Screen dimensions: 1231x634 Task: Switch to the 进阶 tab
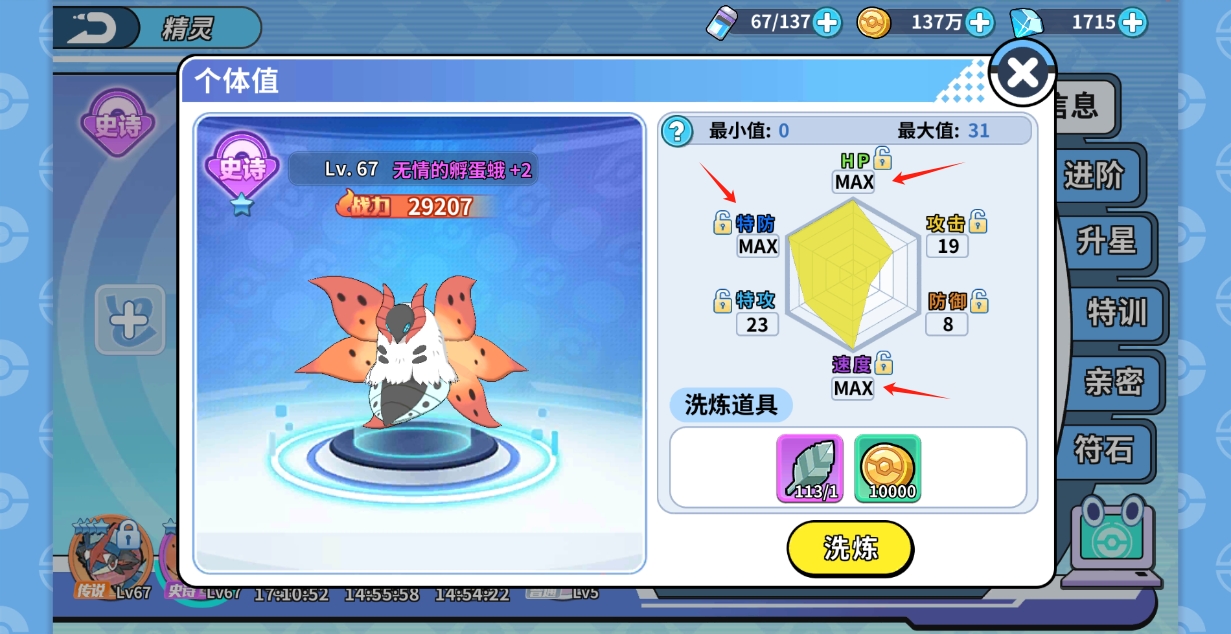pos(1094,176)
